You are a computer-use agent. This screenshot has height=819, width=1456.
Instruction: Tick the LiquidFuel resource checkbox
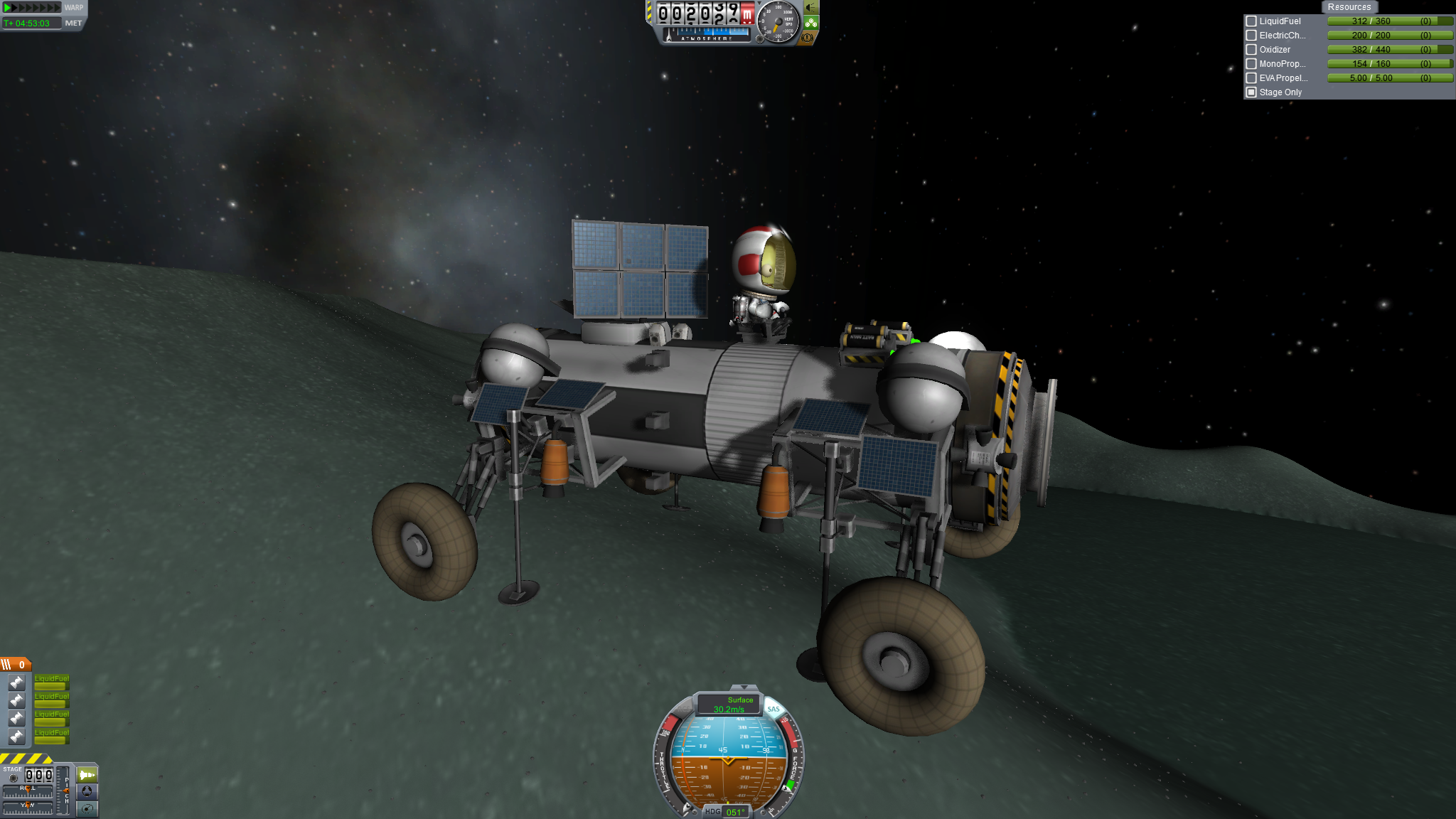pyautogui.click(x=1251, y=21)
